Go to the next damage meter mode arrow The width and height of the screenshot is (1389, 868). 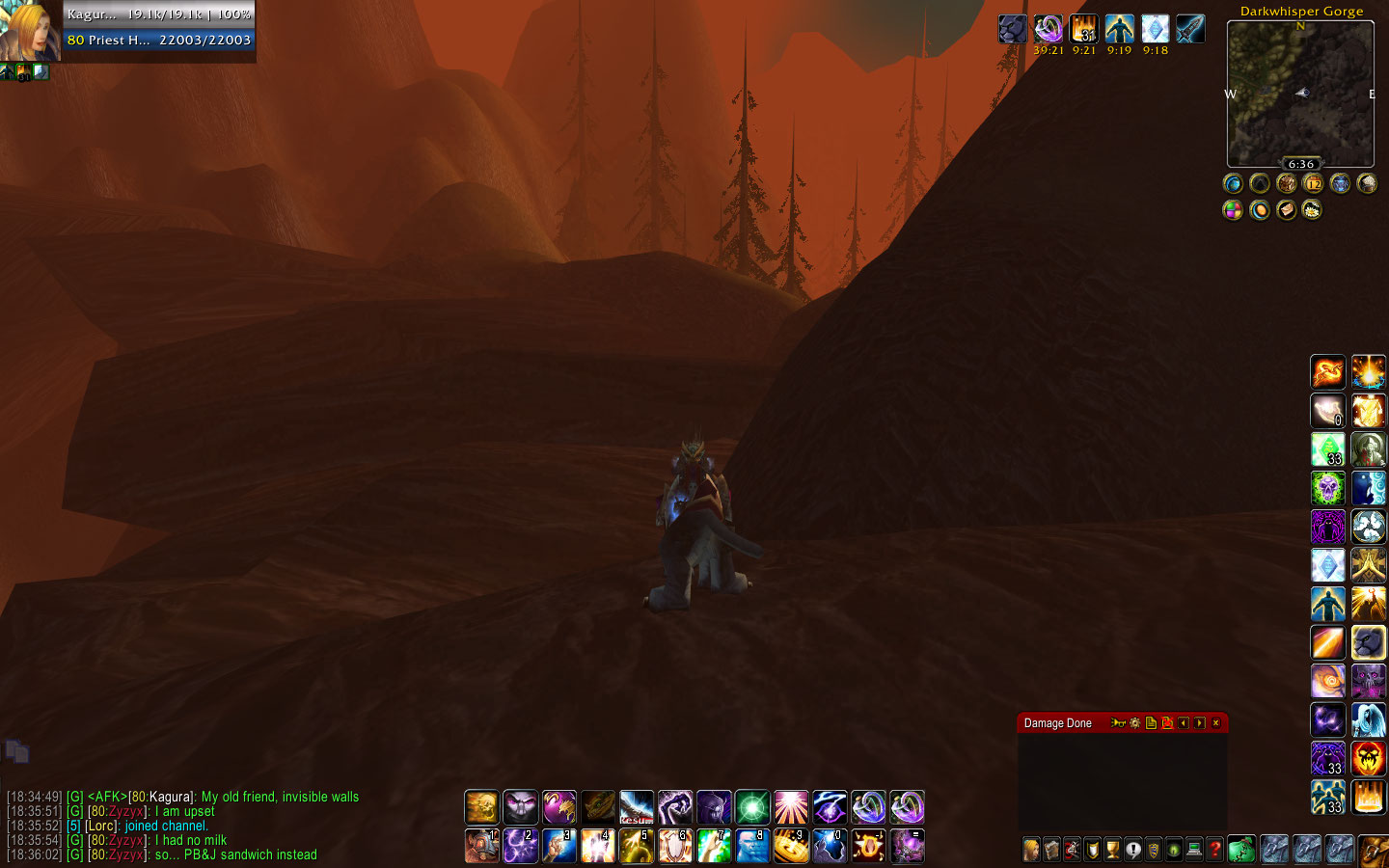[x=1200, y=722]
